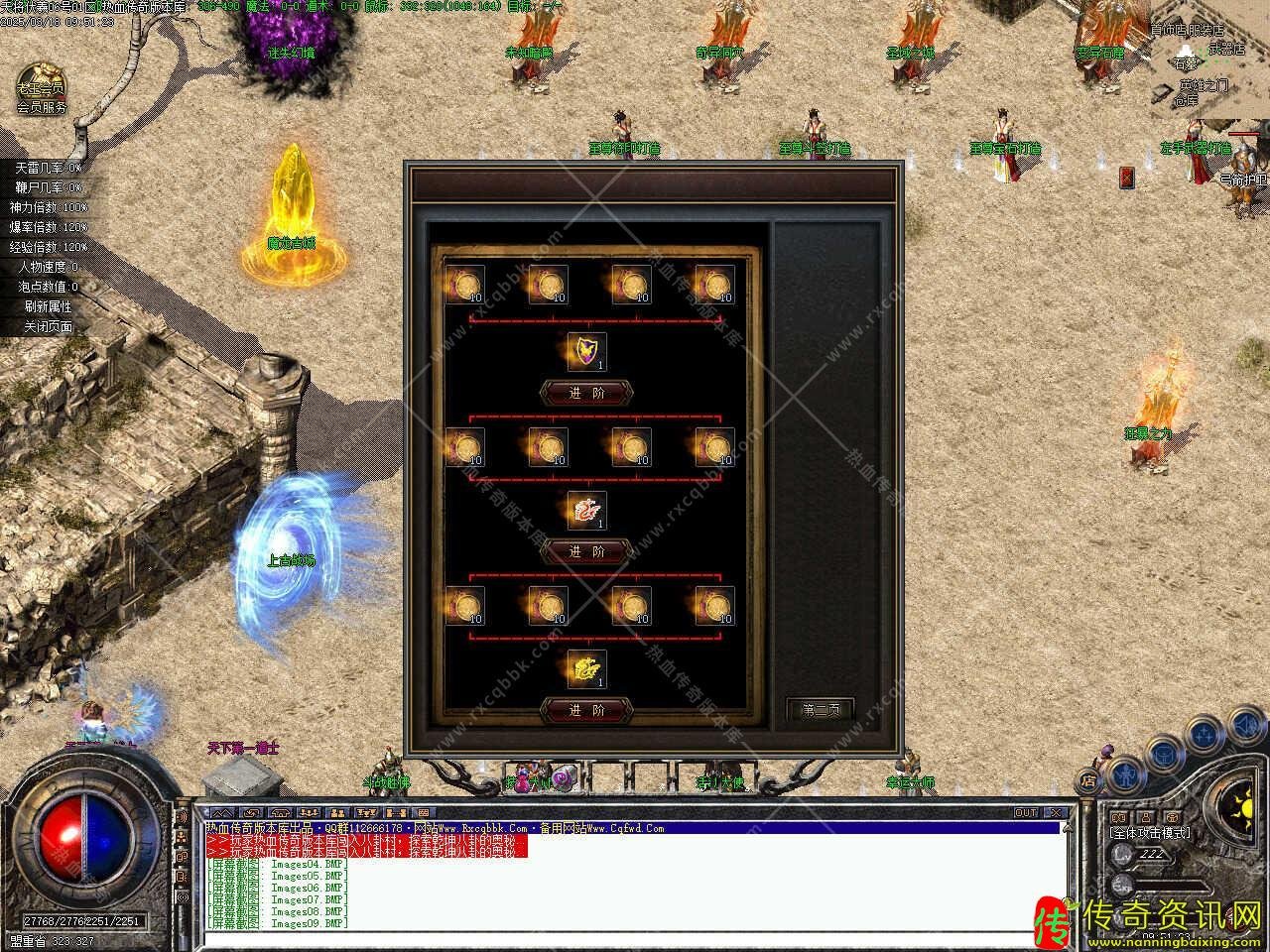The image size is (1270, 952).
Task: Click 进阶 under the golden dragon item
Action: [585, 710]
